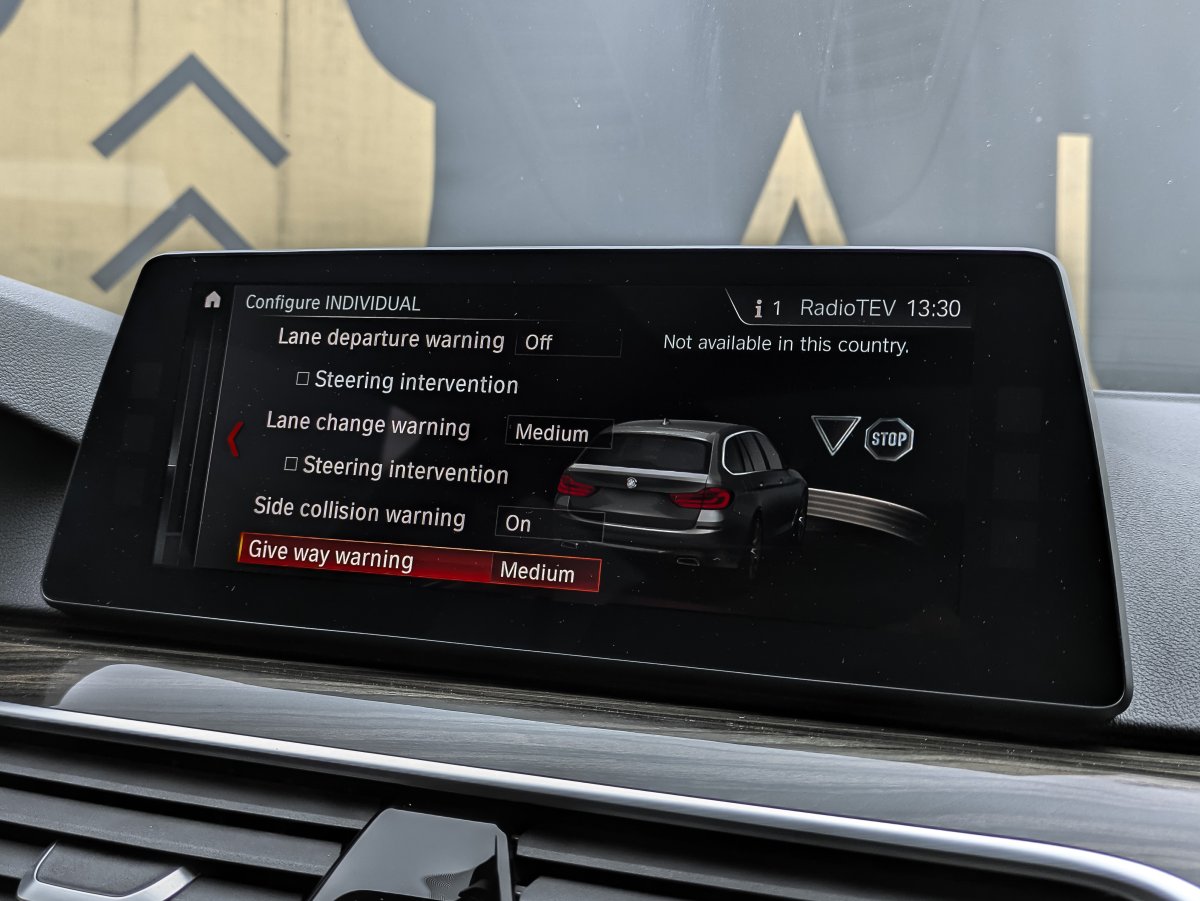This screenshot has height=901, width=1200.
Task: Go back with the red left arrow
Action: (234, 439)
